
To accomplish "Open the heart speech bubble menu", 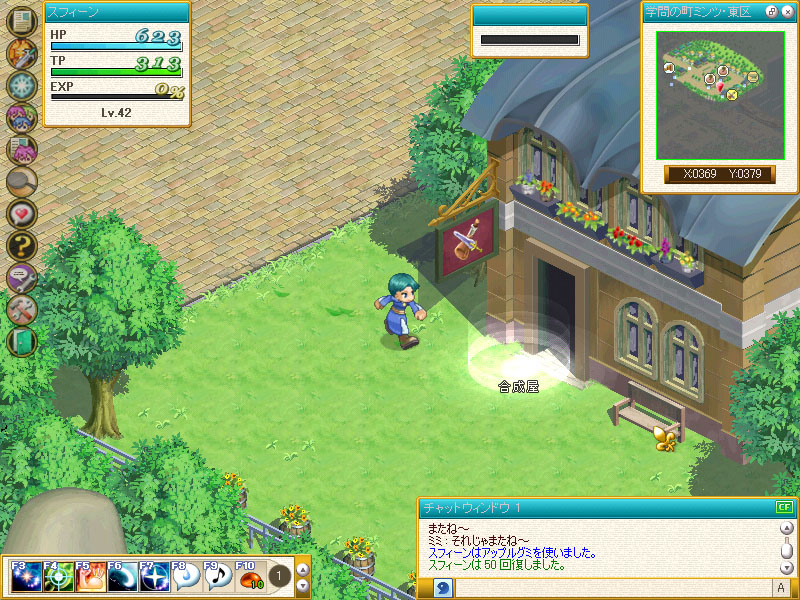I will [21, 213].
